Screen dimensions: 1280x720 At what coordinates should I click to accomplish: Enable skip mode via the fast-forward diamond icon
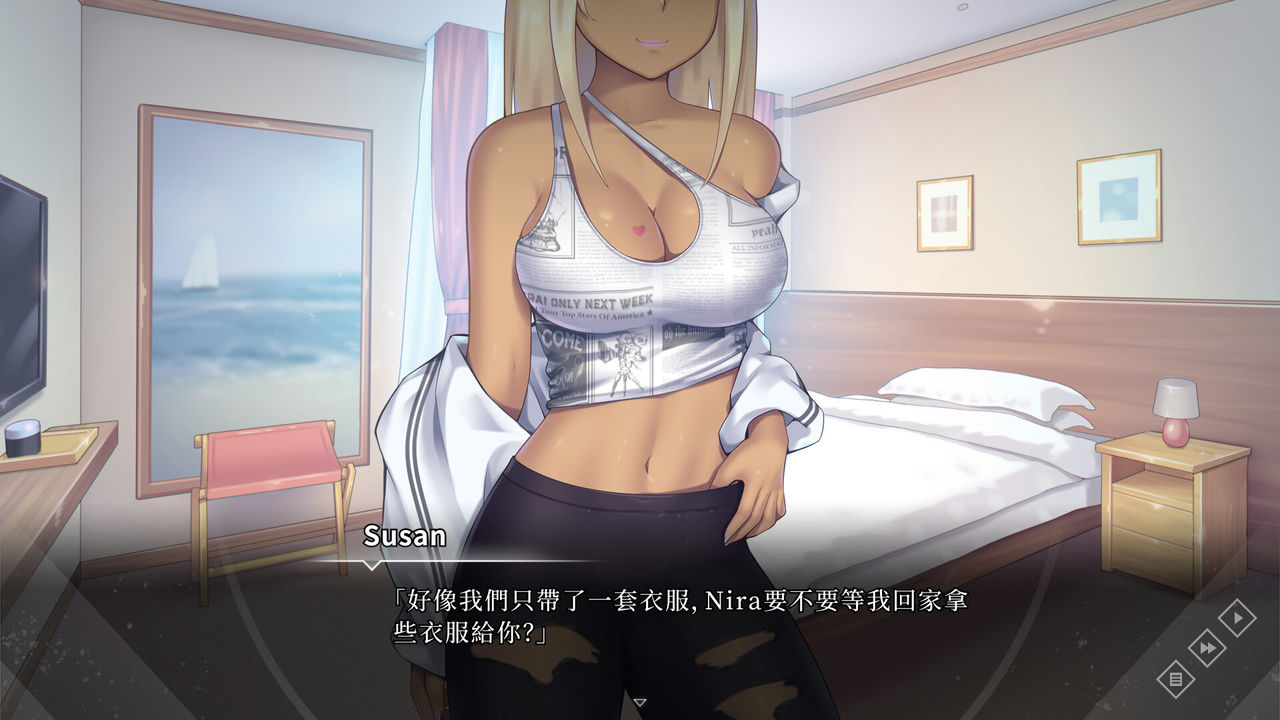pos(1208,648)
